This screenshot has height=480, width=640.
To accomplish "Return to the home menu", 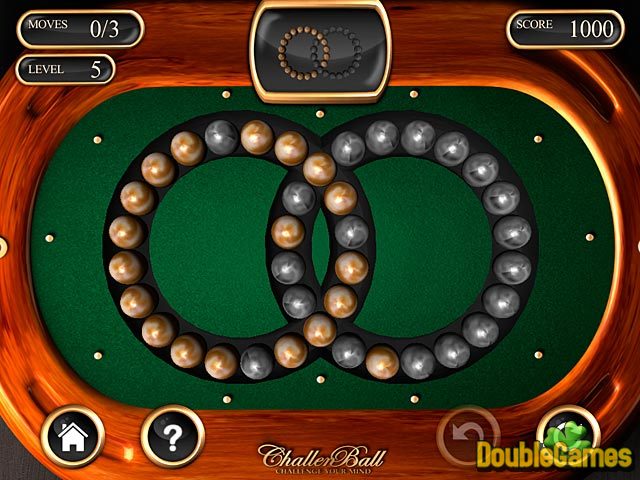I will click(x=74, y=437).
